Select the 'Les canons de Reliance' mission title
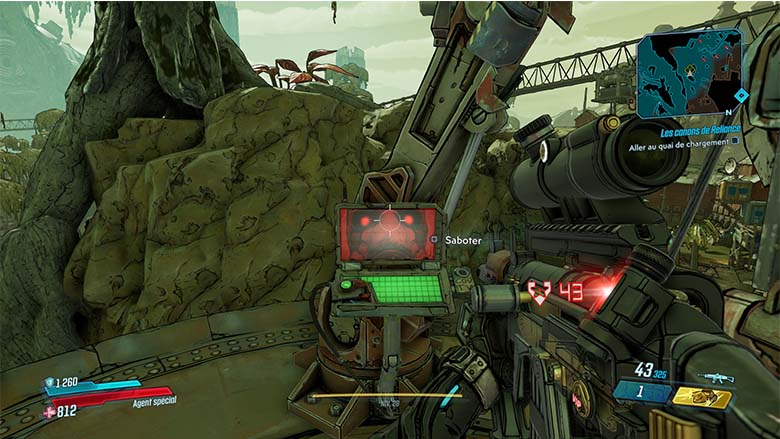This screenshot has width=780, height=439. pos(698,131)
